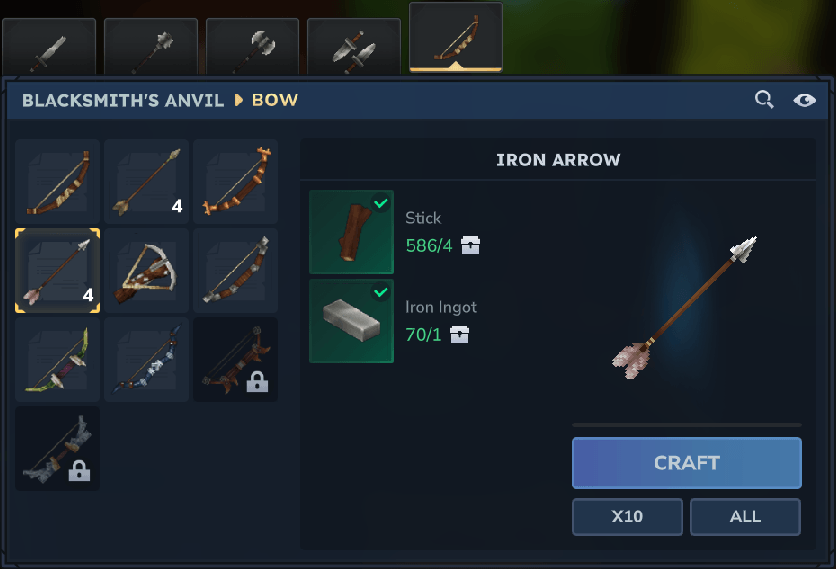836x569 pixels.
Task: Choose the iron-banded bow recipe
Action: point(236,271)
